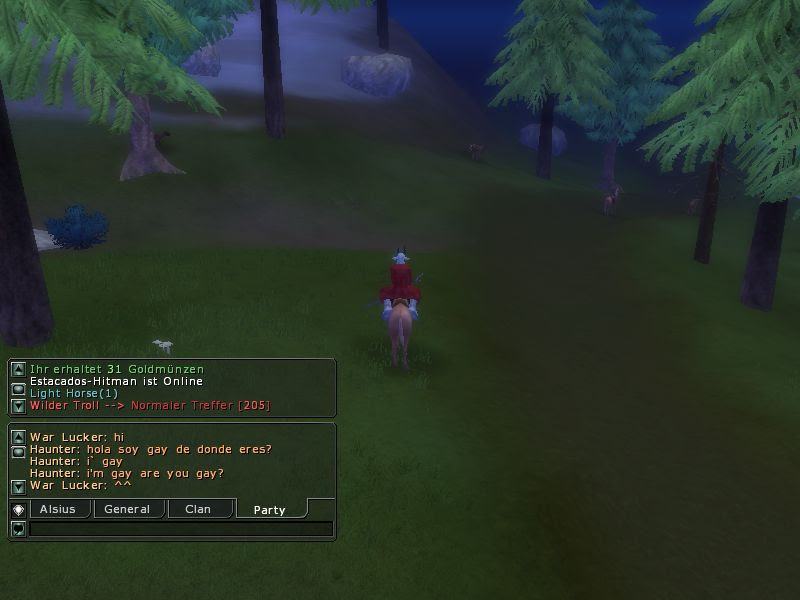
Task: Click the chat window's down arrow
Action: point(18,486)
